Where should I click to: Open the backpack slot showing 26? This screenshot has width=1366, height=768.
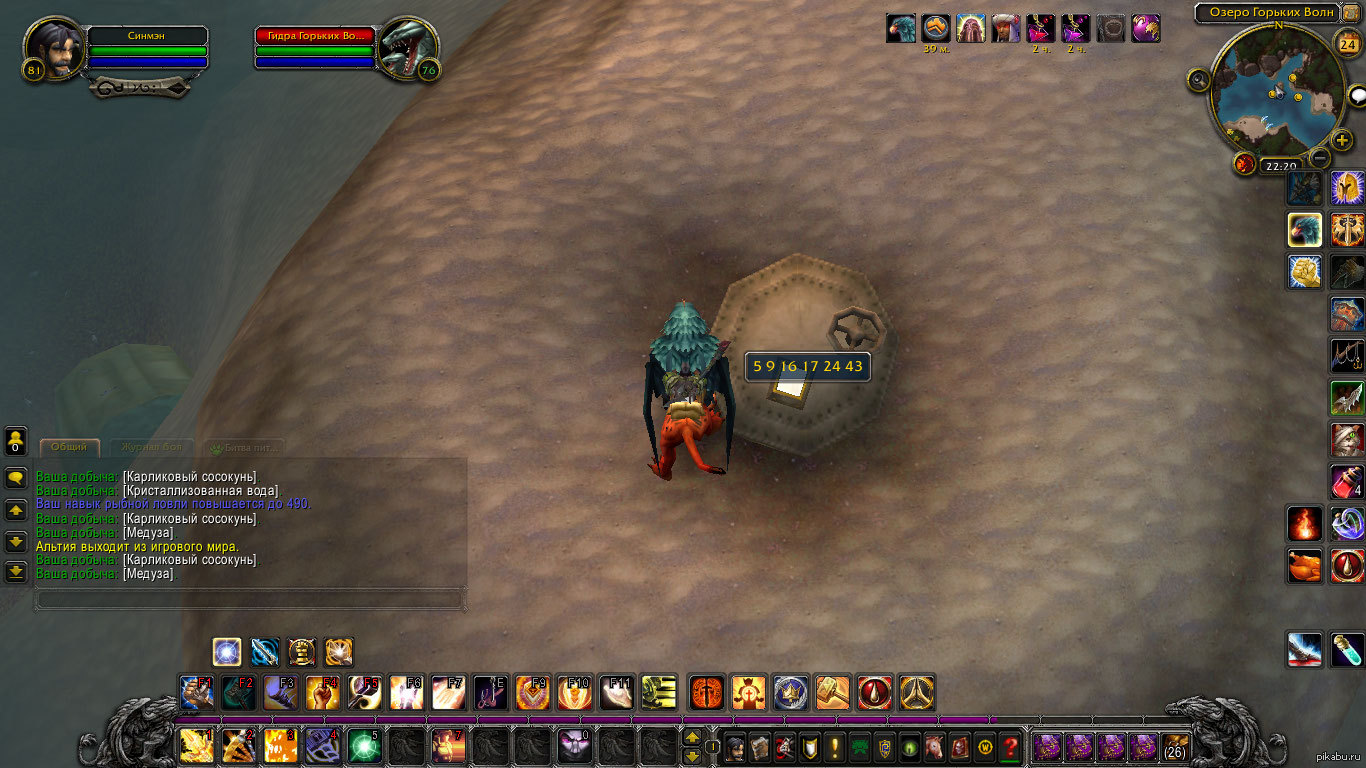point(1174,746)
